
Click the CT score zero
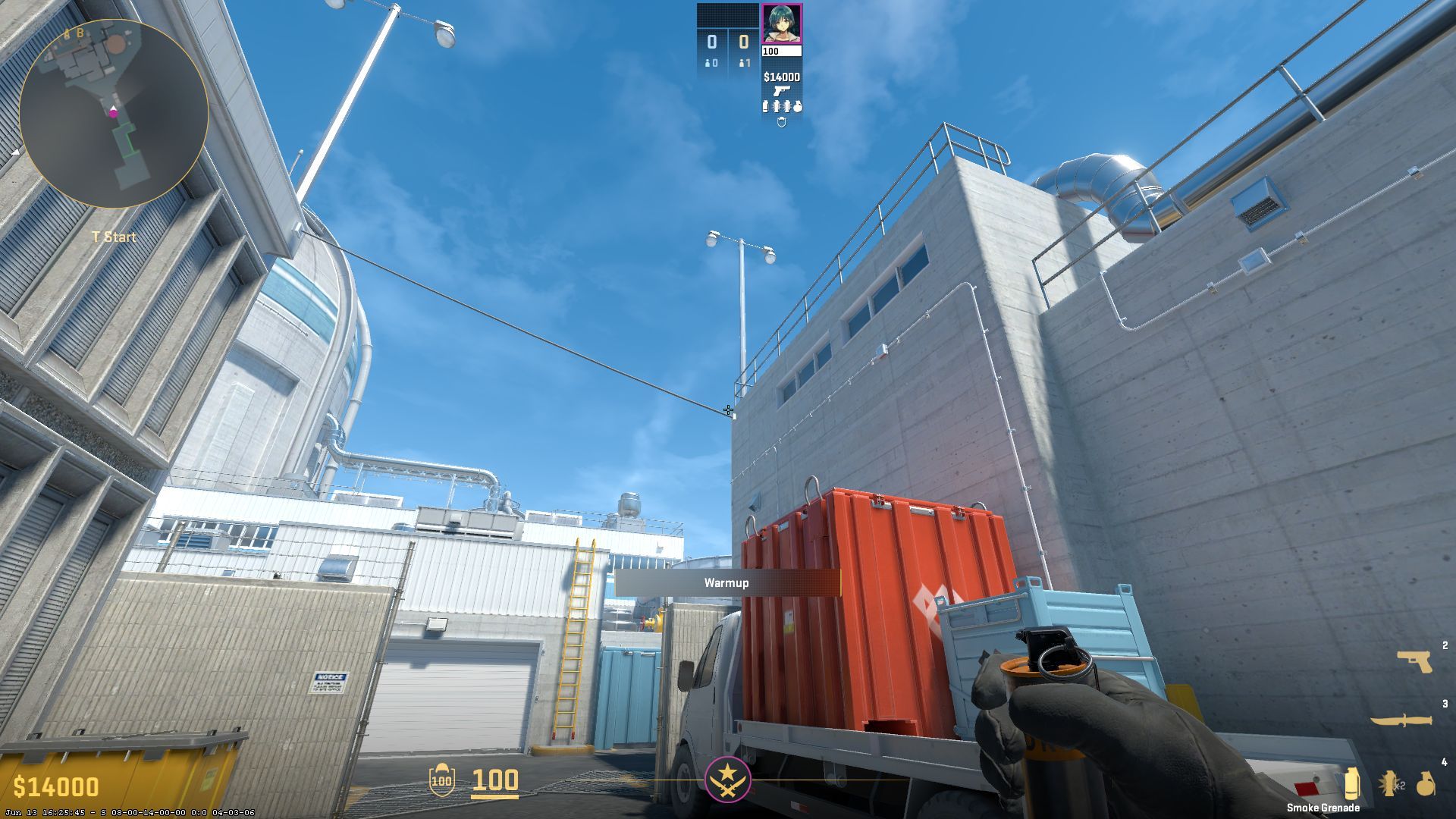tap(712, 42)
